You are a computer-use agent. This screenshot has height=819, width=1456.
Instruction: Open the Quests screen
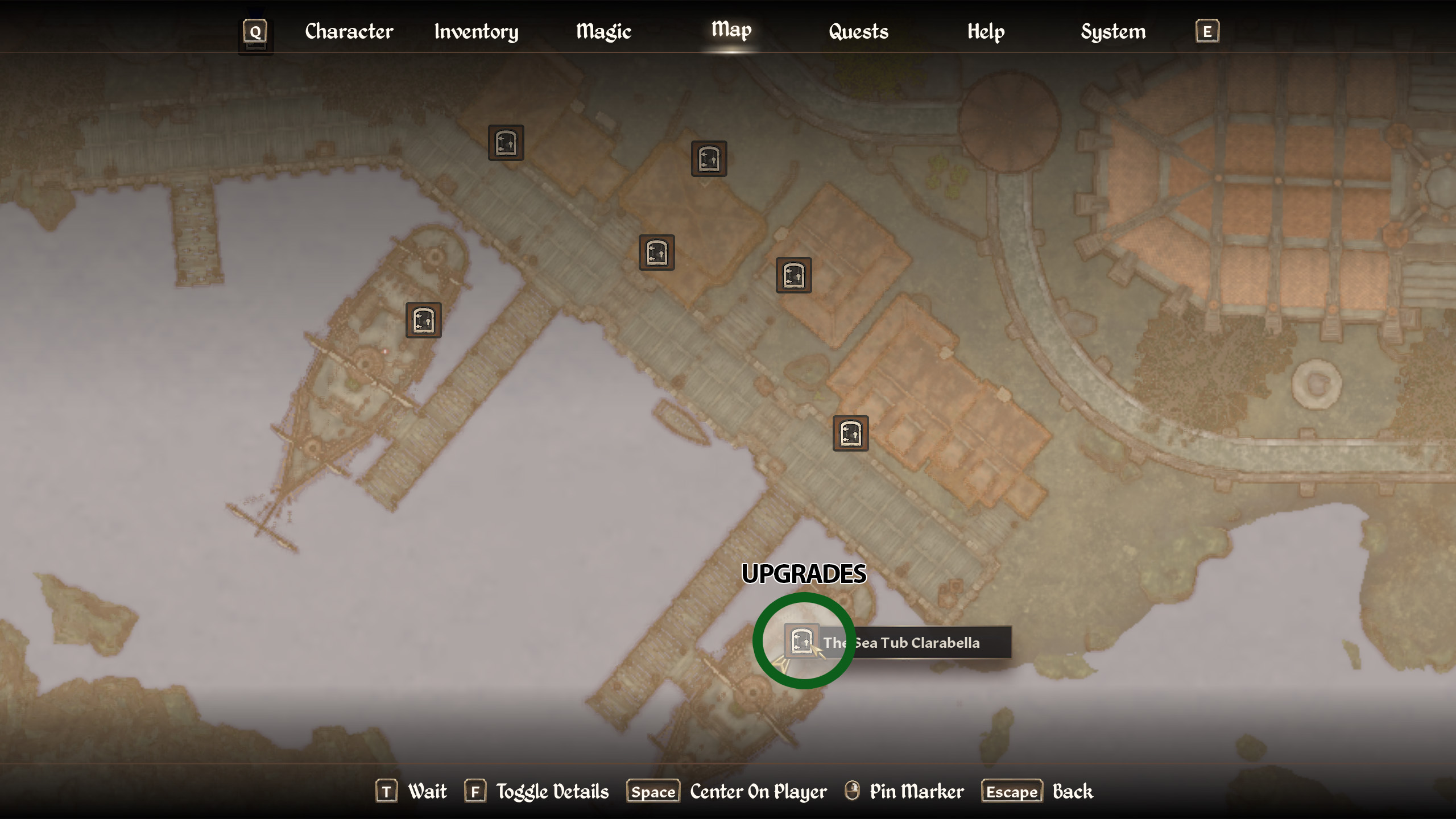pos(858,32)
